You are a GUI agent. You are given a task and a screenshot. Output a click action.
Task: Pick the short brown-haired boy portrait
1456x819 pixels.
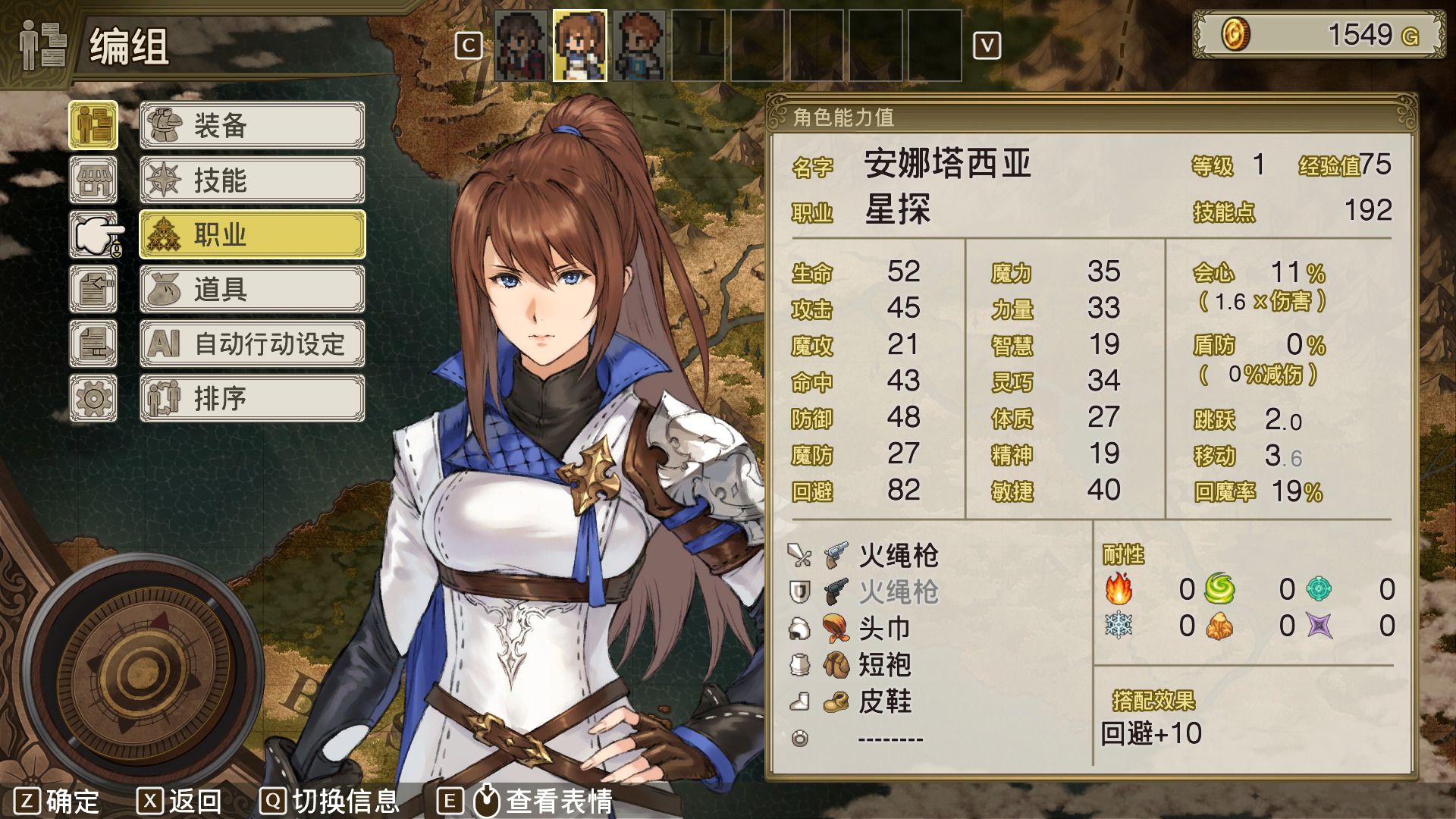point(639,45)
